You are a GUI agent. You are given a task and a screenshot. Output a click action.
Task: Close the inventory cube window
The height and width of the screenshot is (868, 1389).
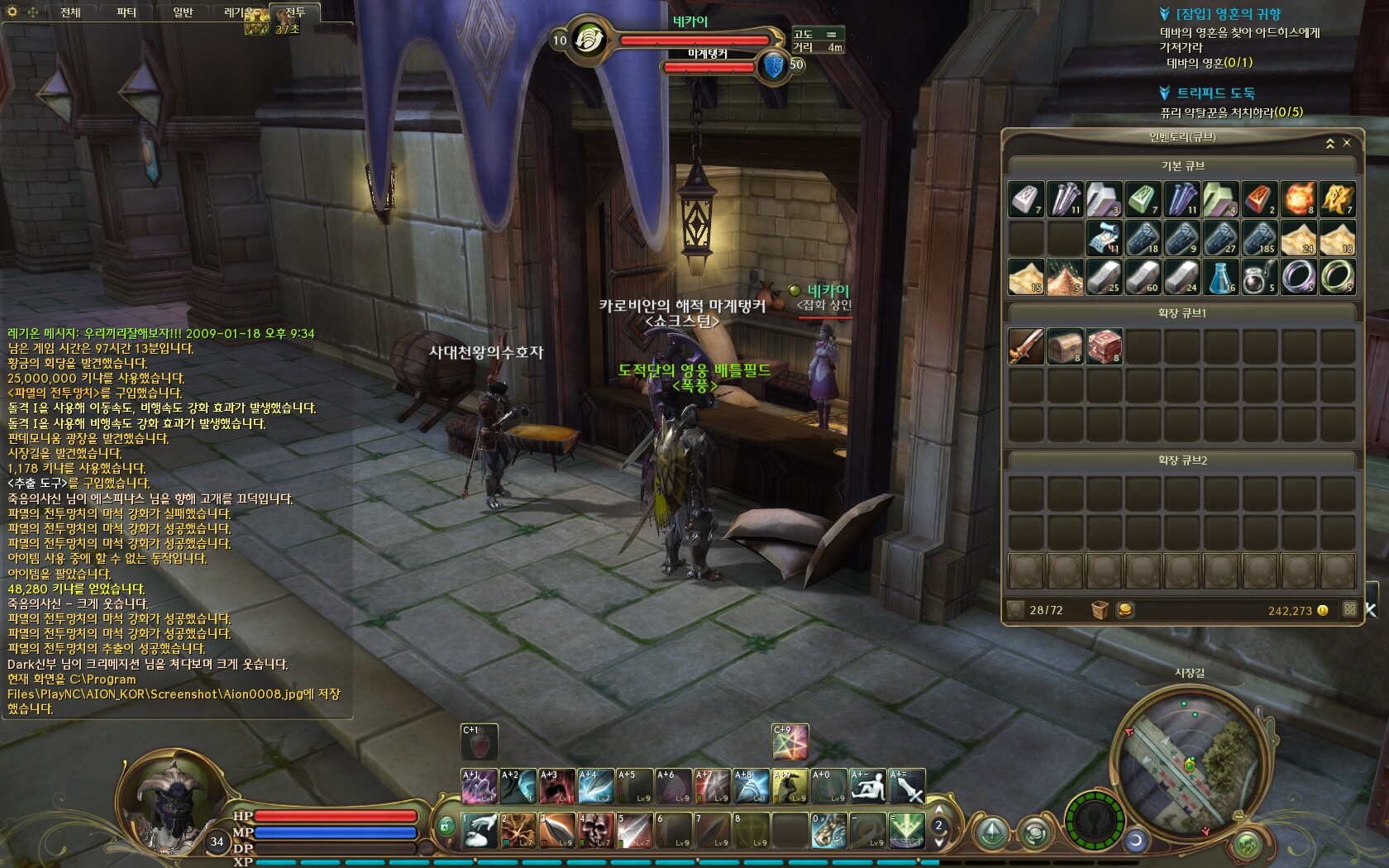click(x=1347, y=143)
